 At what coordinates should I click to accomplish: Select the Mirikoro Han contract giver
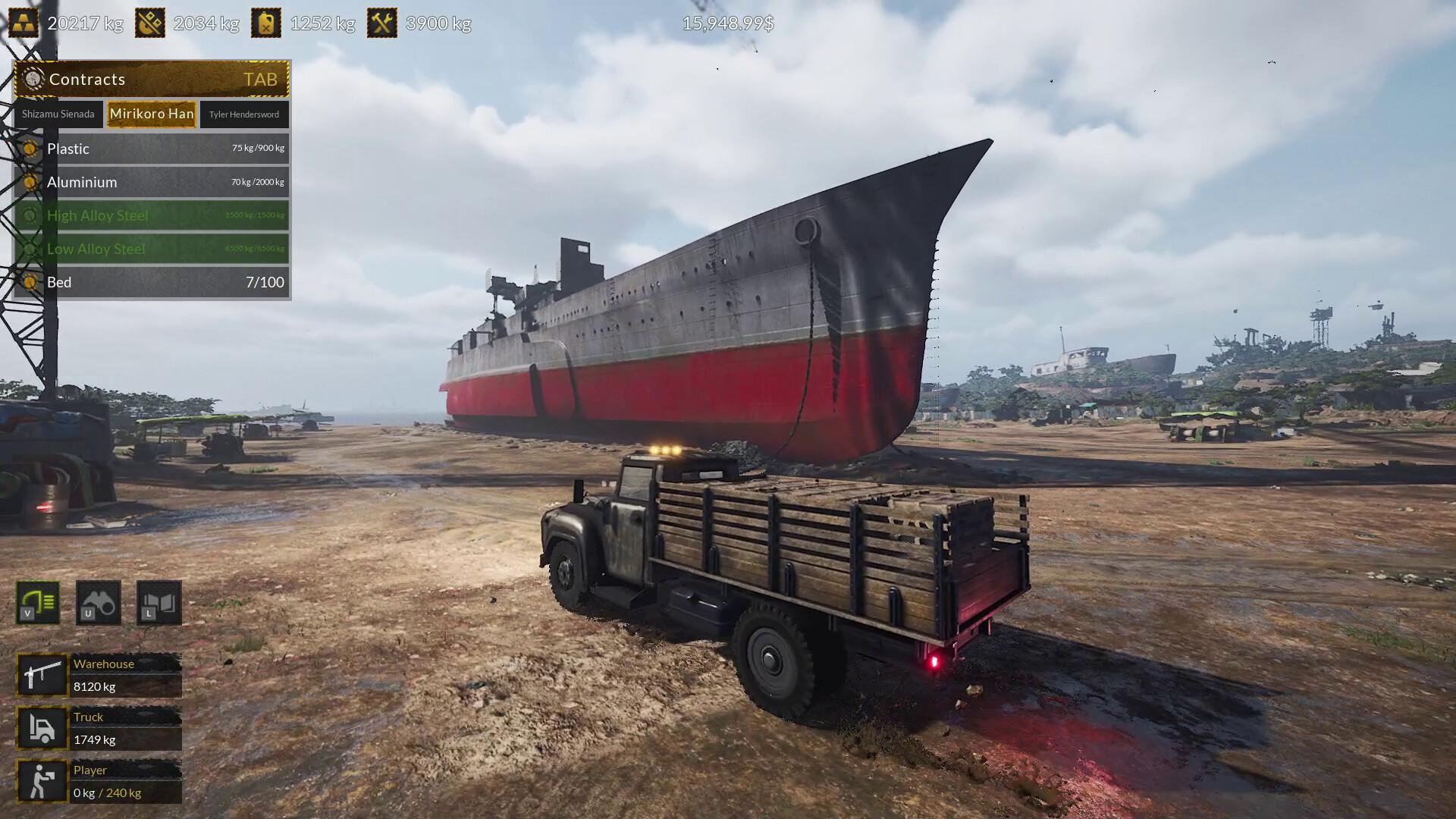click(151, 114)
